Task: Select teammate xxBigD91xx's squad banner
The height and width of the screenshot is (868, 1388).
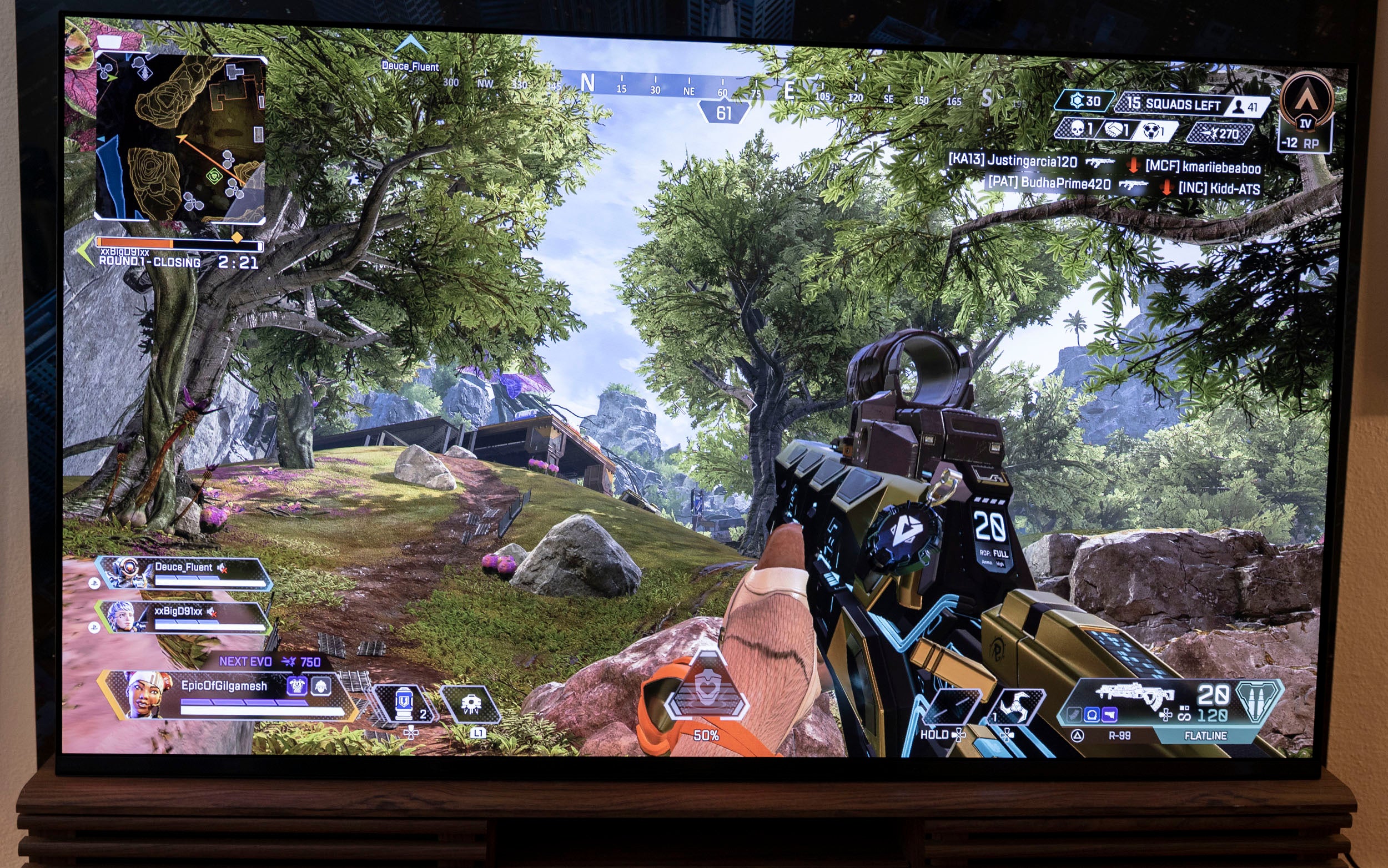Action: (183, 617)
